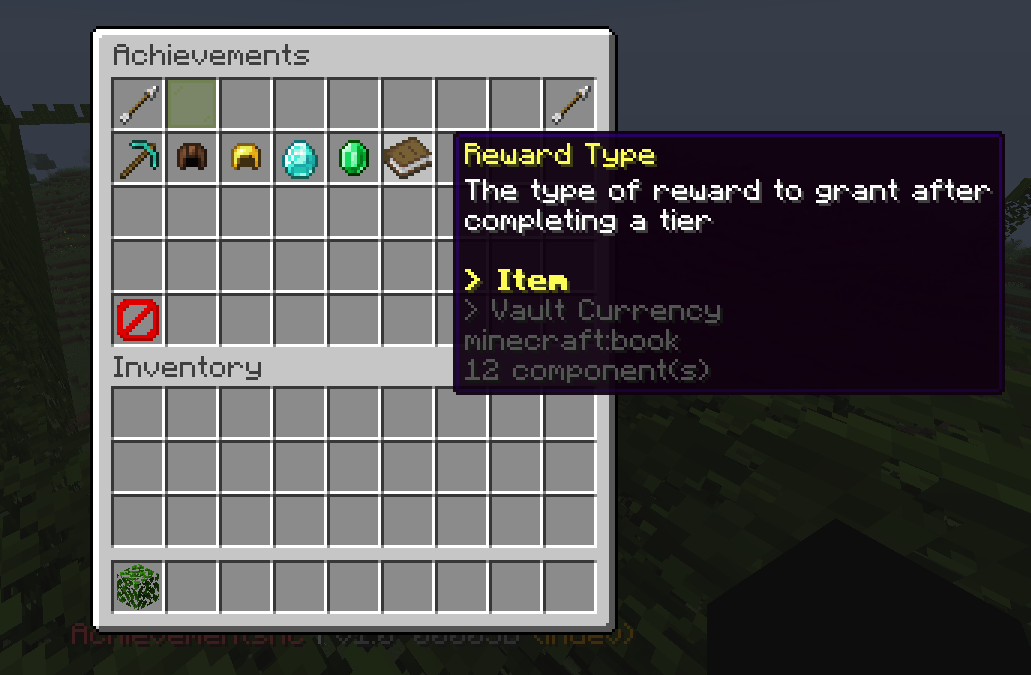Choose the golden helmet slot
Image resolution: width=1031 pixels, height=675 pixels.
(246, 158)
